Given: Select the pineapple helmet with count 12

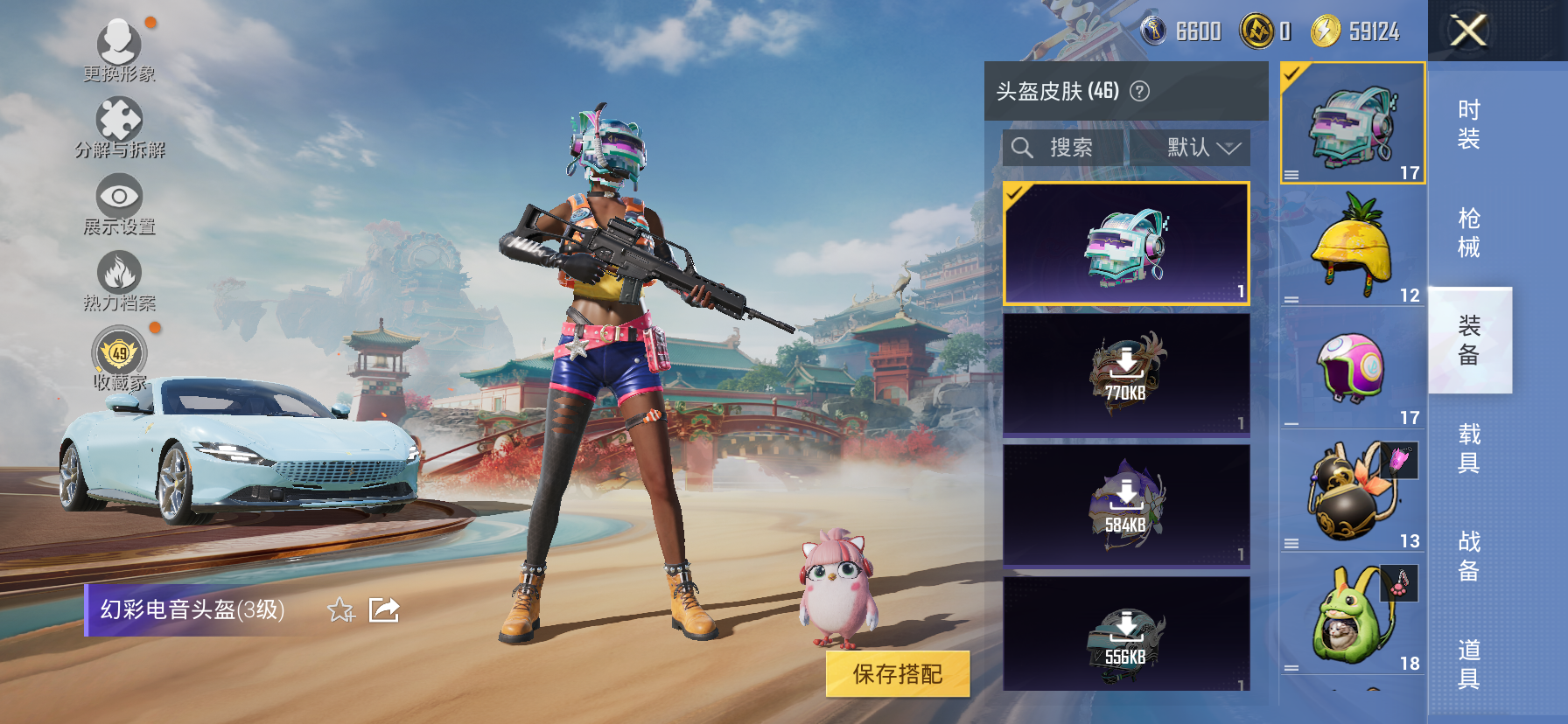Looking at the screenshot, I should (1350, 246).
